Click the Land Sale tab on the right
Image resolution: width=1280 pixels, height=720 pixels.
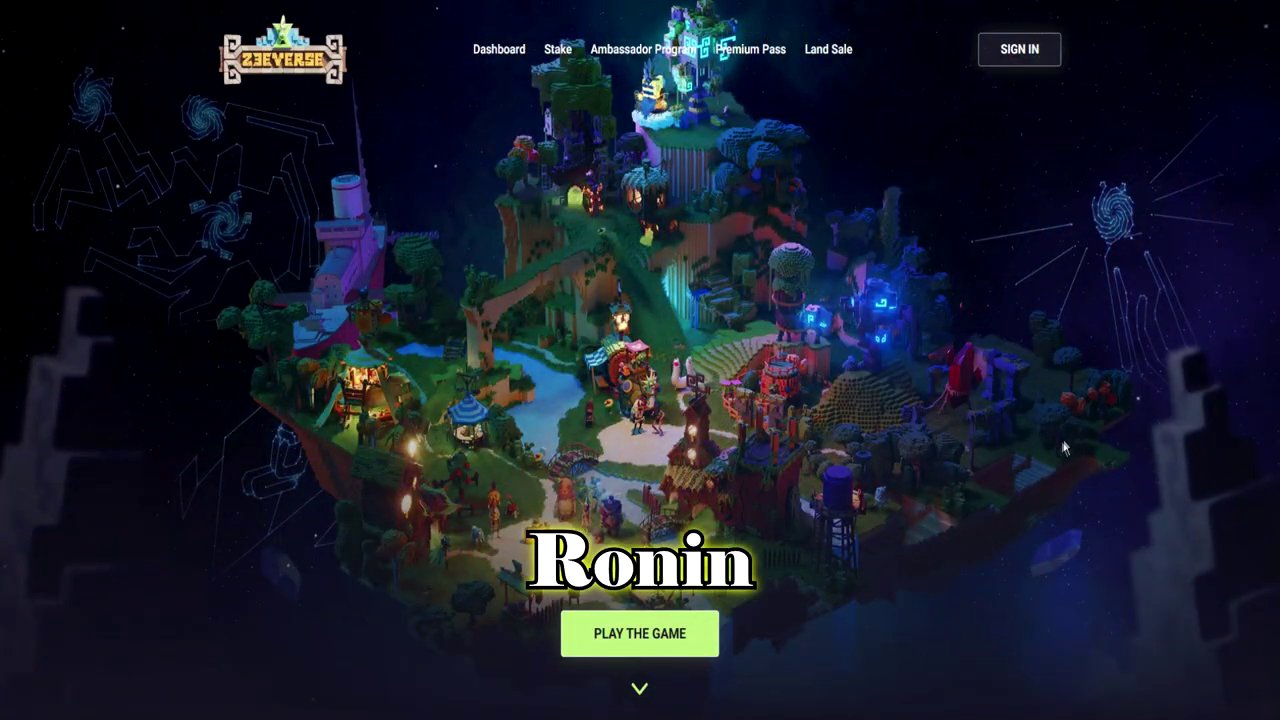828,49
